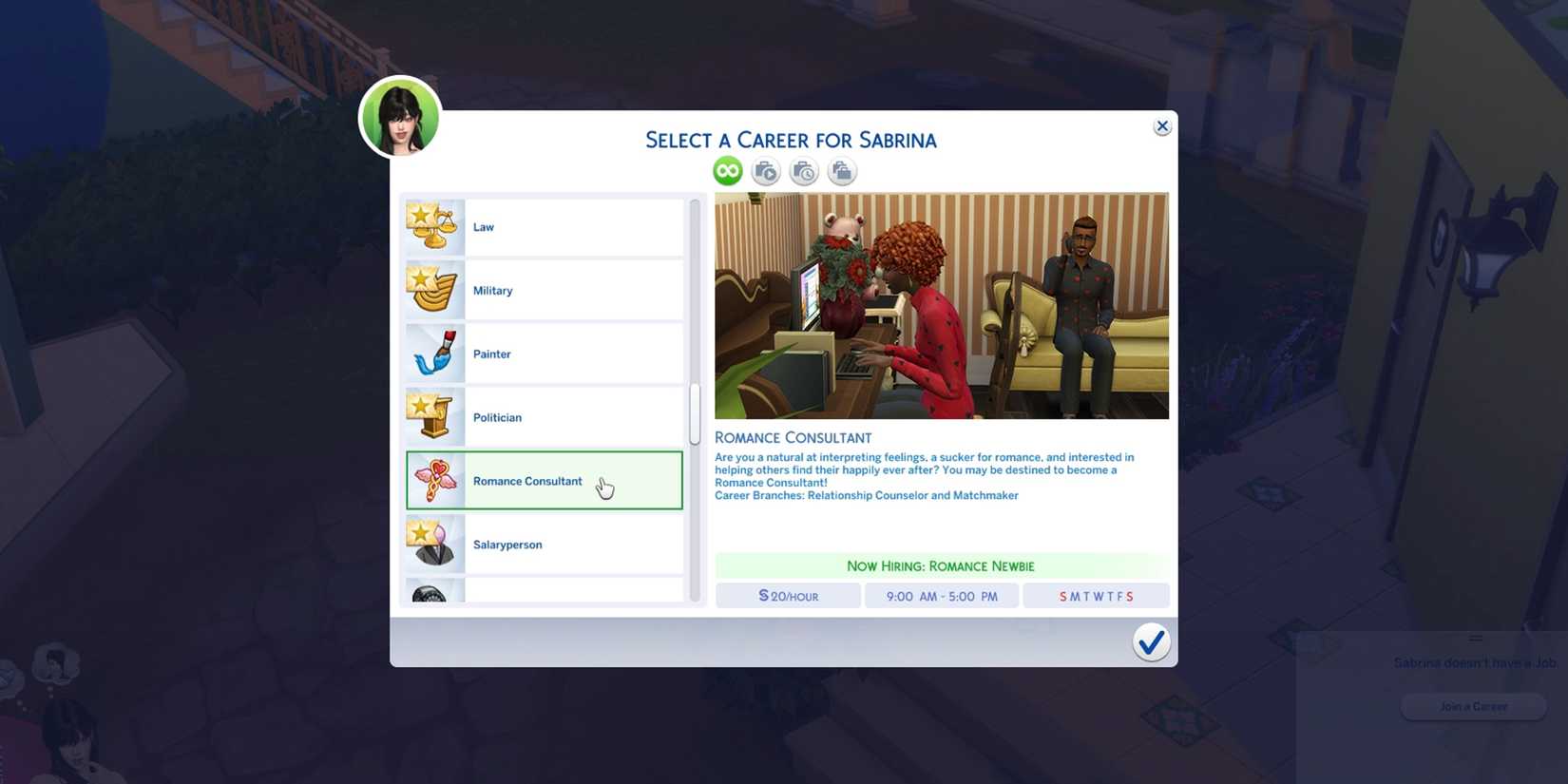Viewport: 1568px width, 784px height.
Task: Open the green infinity careers filter
Action: tap(727, 170)
